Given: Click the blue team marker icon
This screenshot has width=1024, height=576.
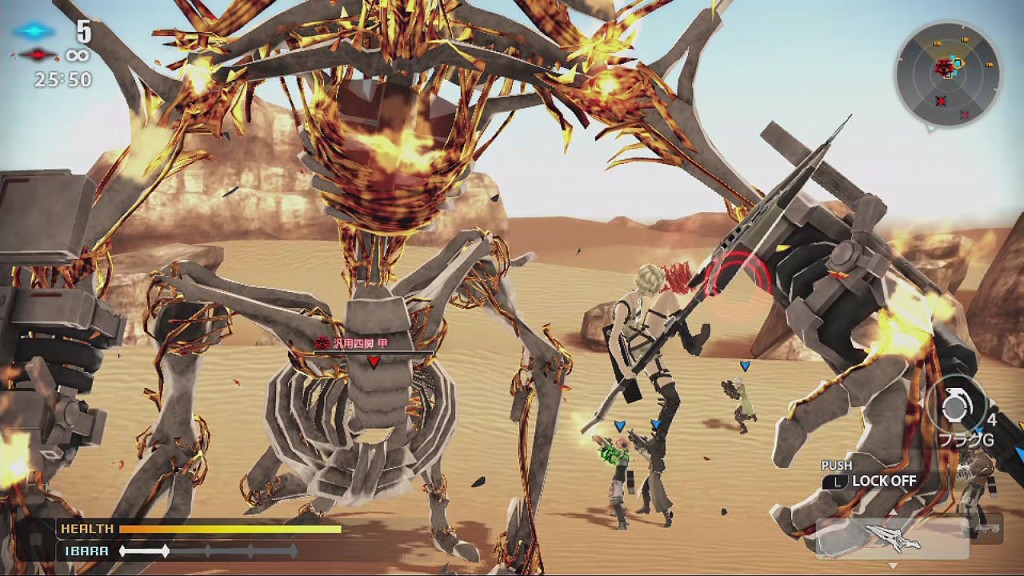Looking at the screenshot, I should (36, 31).
